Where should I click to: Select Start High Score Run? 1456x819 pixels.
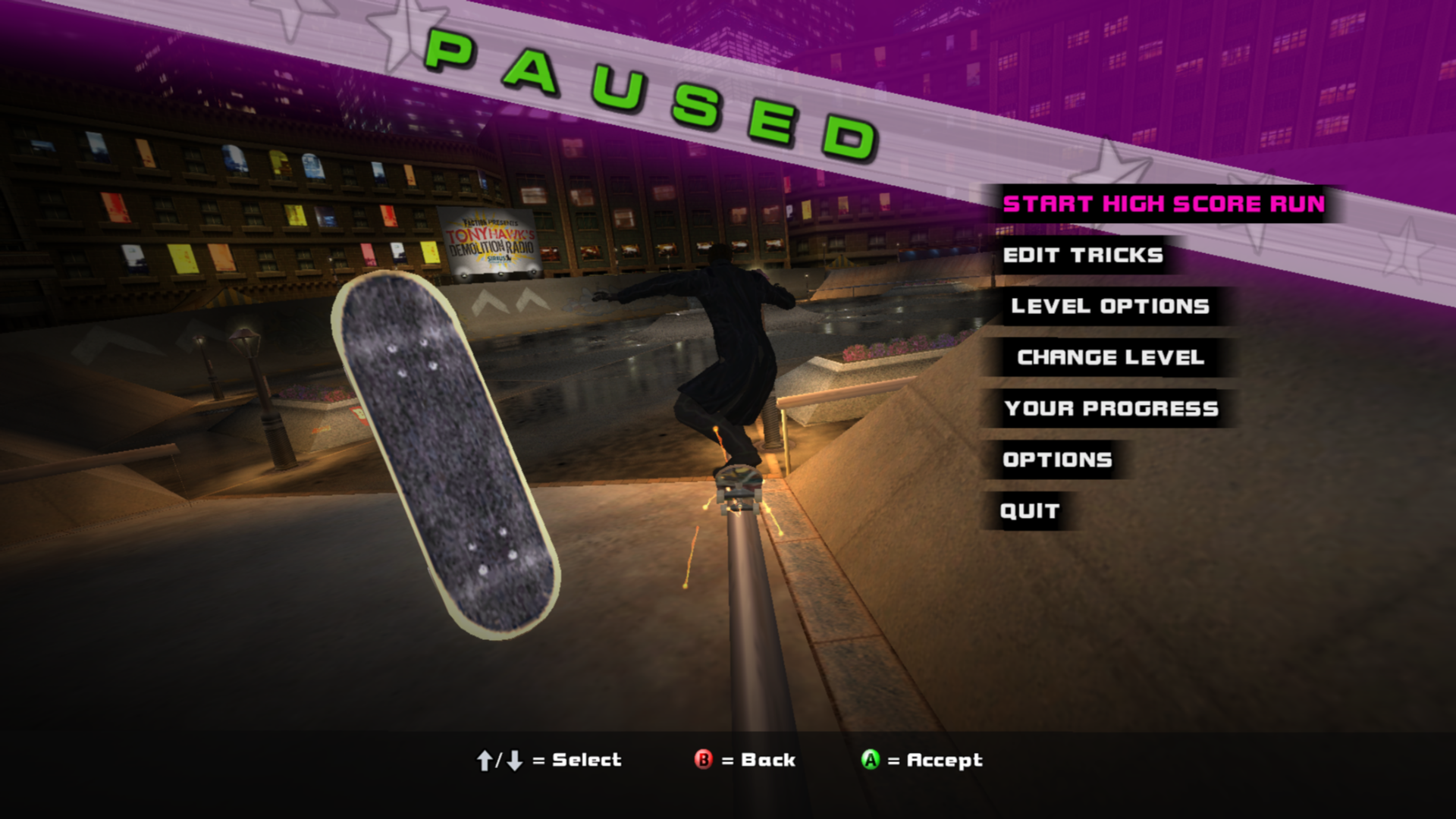point(1163,204)
